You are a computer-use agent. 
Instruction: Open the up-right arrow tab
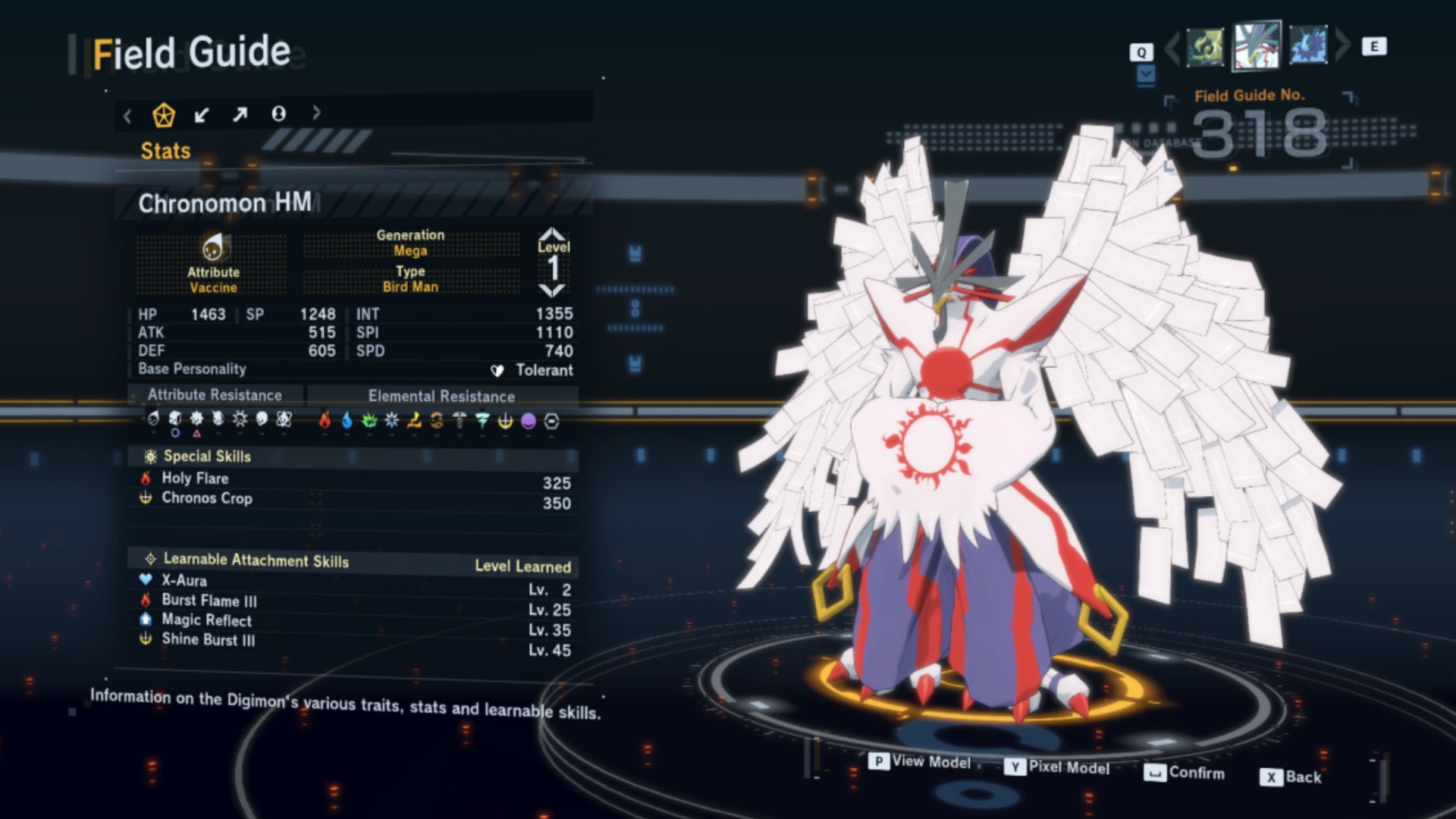(240, 115)
